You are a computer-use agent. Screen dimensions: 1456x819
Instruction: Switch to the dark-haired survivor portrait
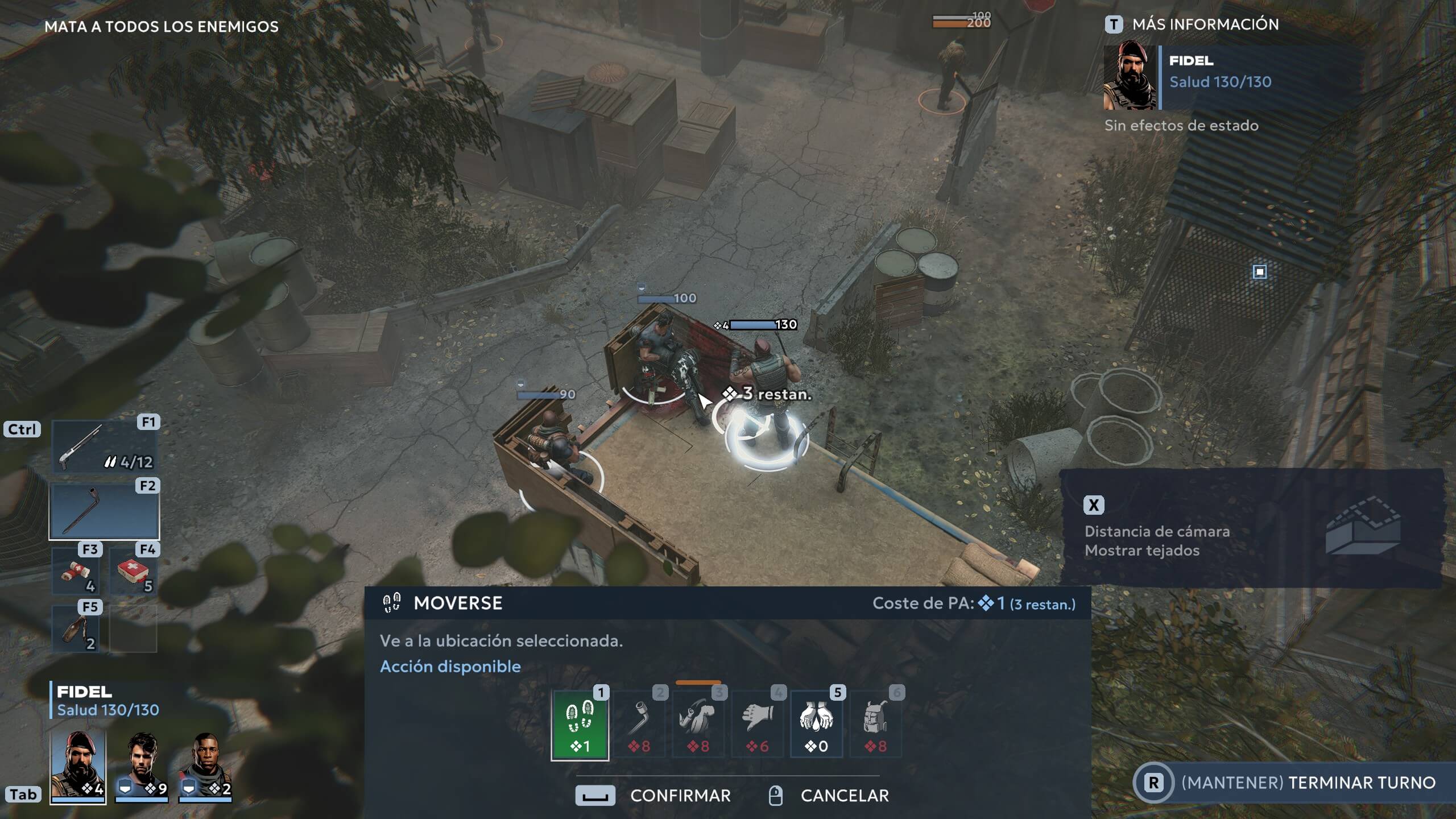142,766
